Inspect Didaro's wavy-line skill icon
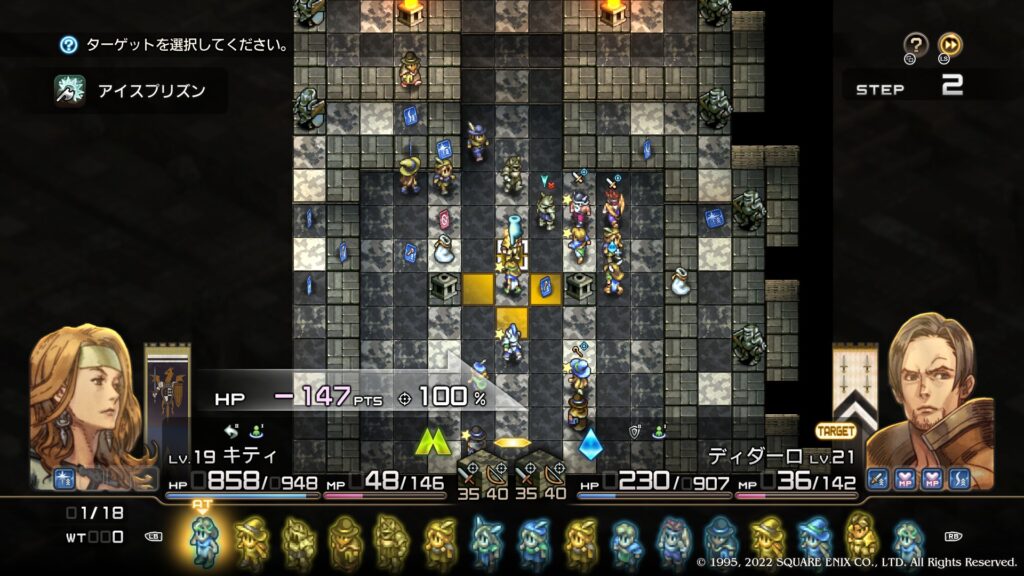Screen dimensions: 1024x576 (x=959, y=479)
